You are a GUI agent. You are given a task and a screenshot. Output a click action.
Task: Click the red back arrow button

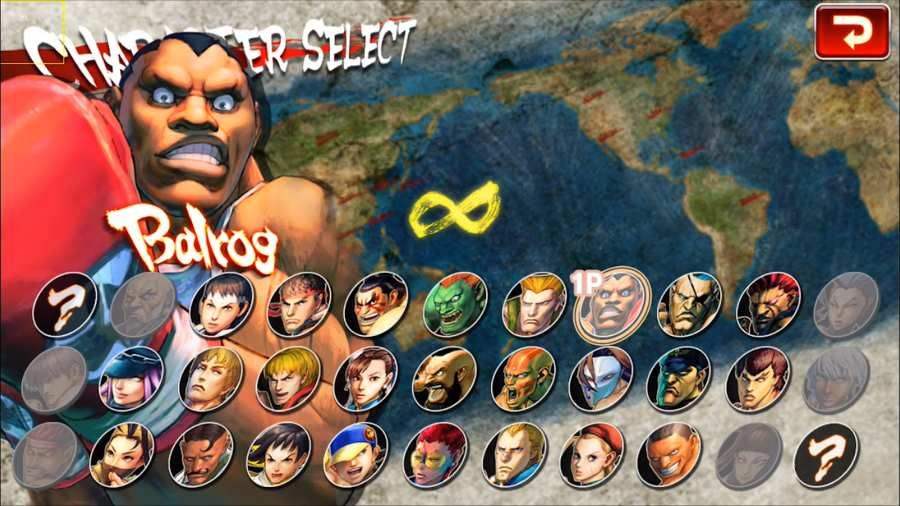click(x=852, y=32)
